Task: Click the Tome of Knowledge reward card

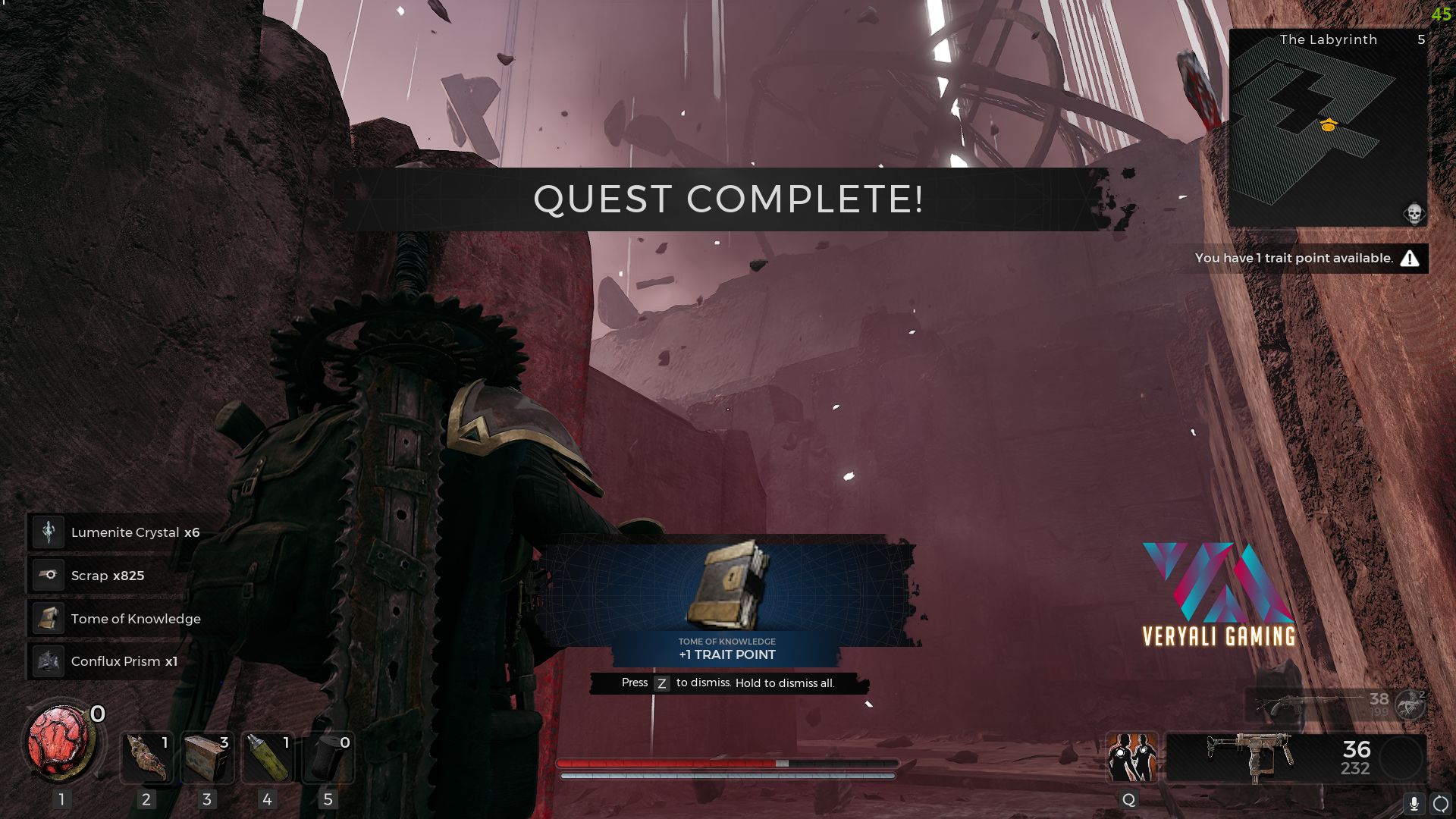Action: click(727, 599)
